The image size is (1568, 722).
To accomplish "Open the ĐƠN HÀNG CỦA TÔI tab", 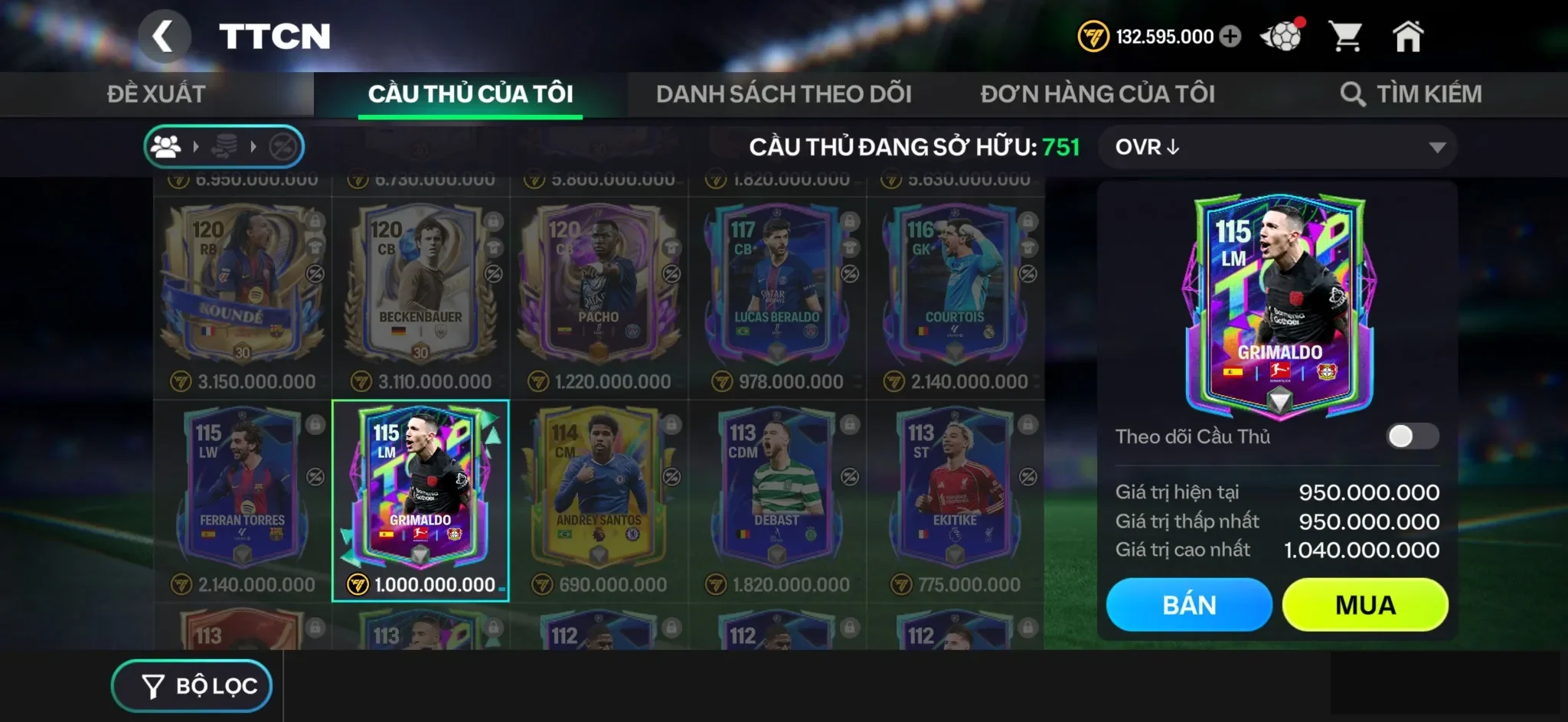I will pyautogui.click(x=1098, y=93).
